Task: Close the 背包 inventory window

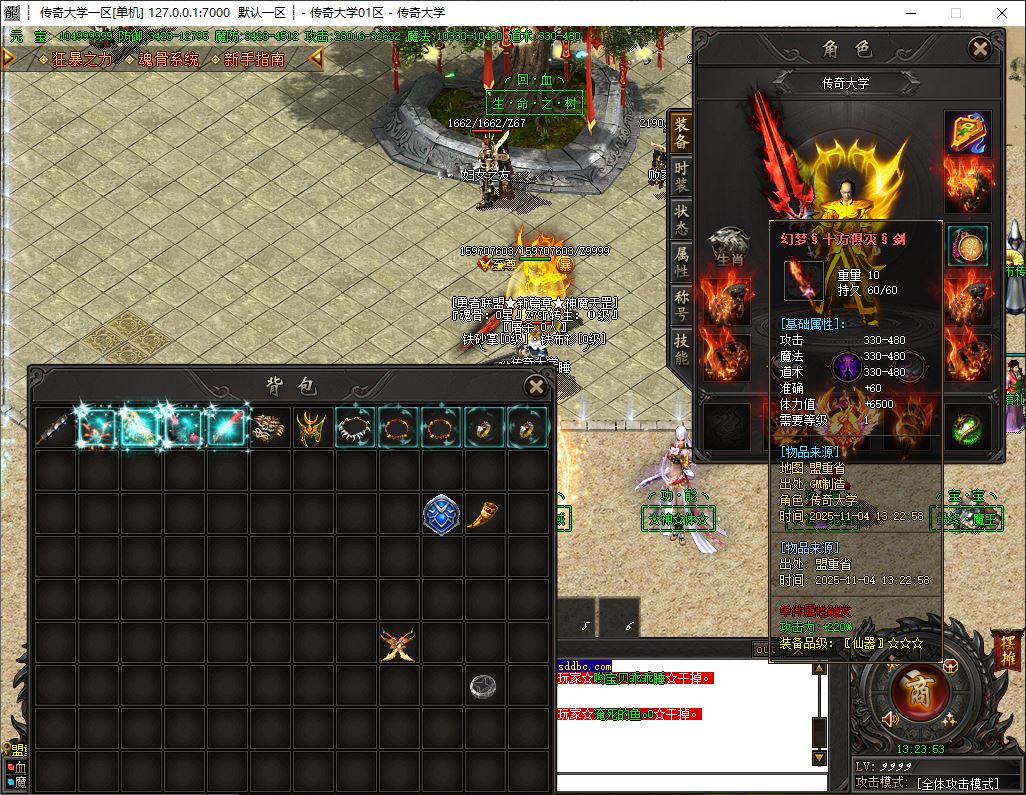Action: 536,386
